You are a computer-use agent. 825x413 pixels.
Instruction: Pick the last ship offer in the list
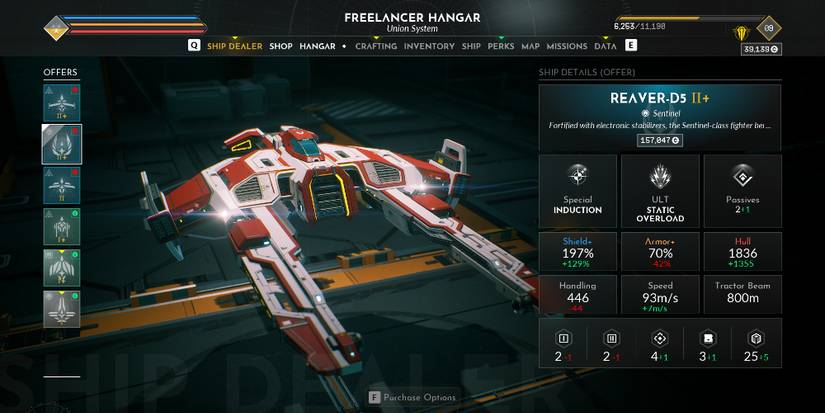pos(61,309)
